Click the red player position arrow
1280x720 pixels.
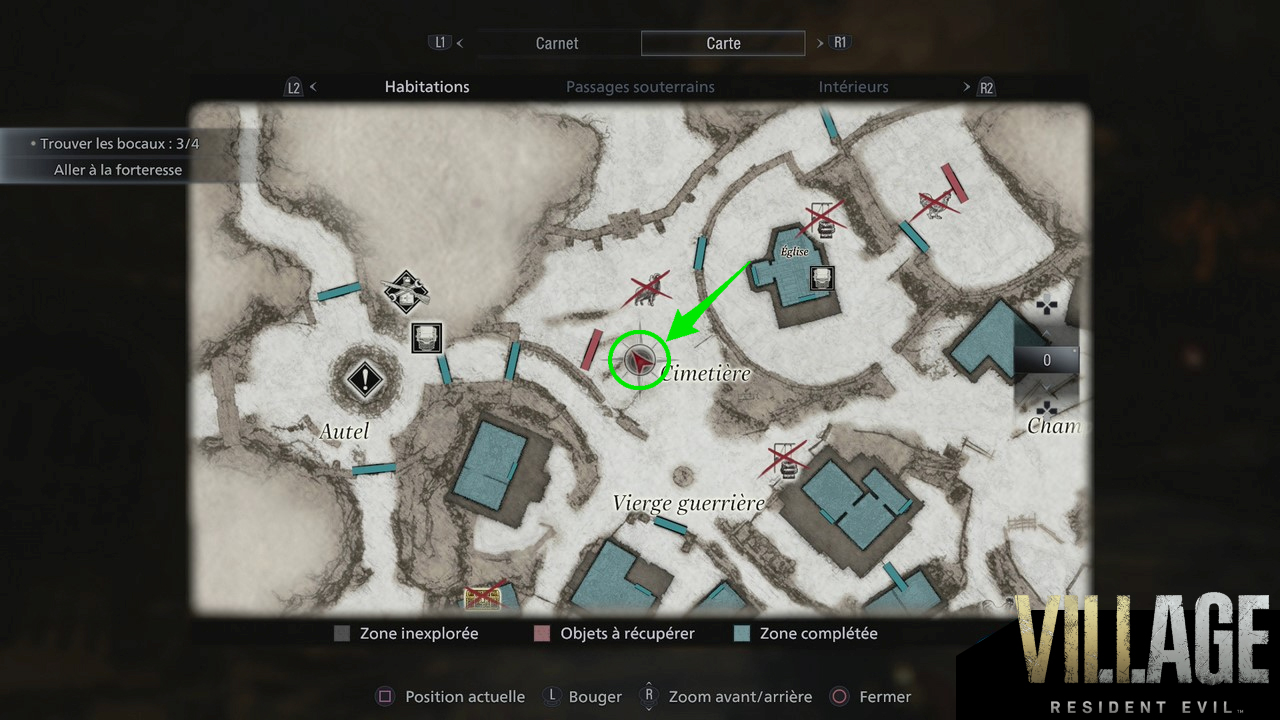[640, 359]
